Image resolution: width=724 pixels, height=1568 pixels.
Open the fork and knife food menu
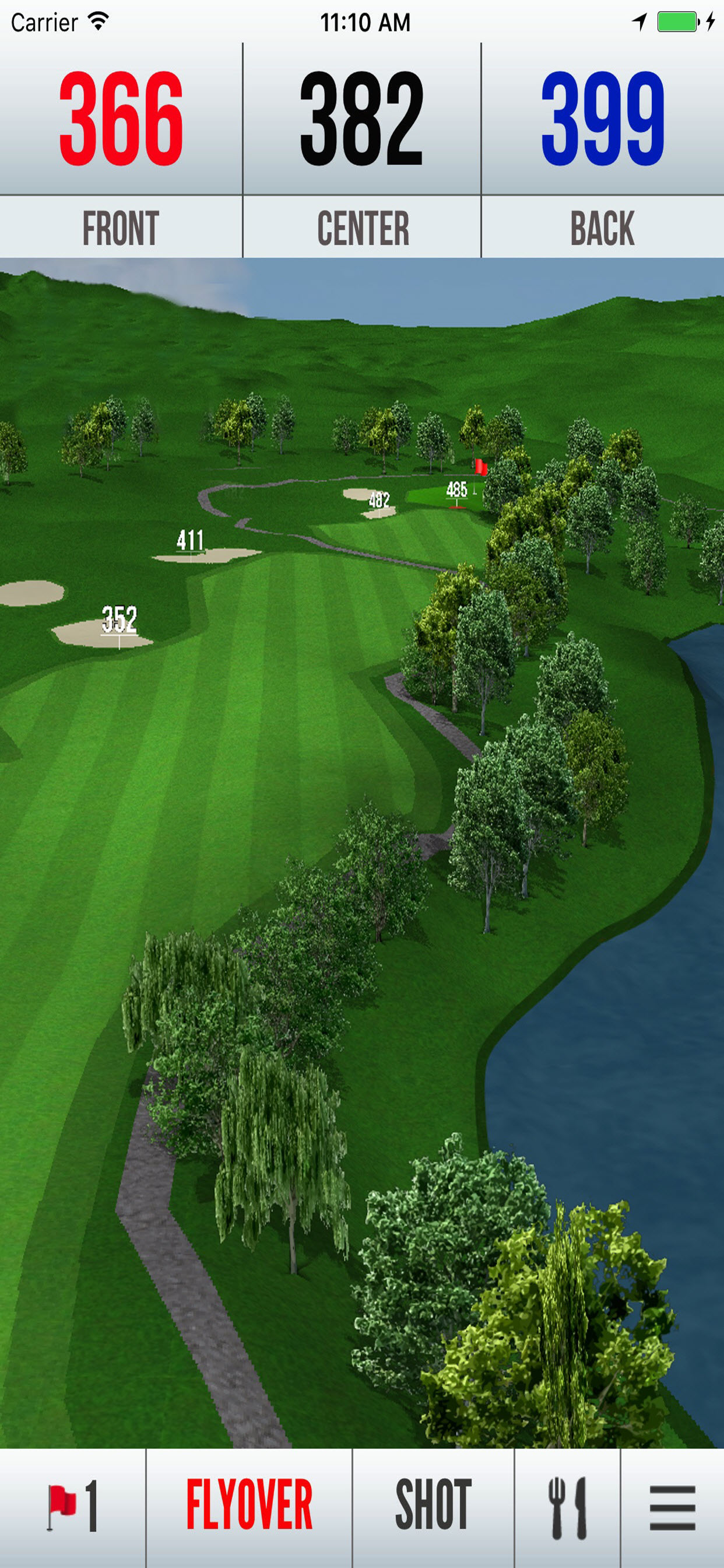(568, 1507)
